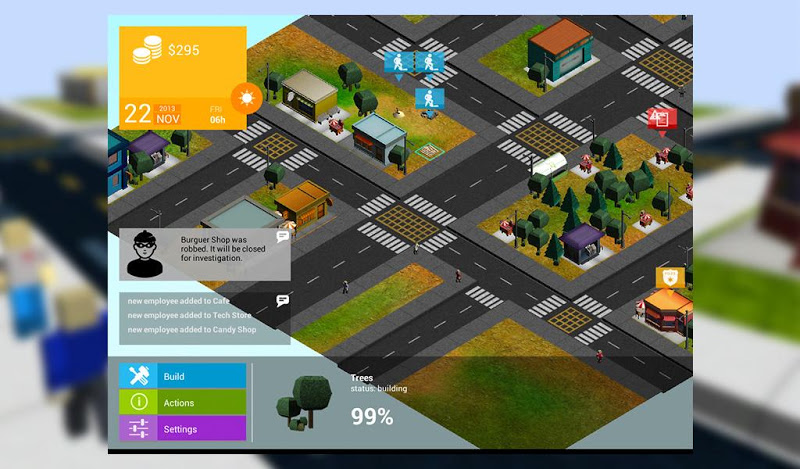The width and height of the screenshot is (800, 469).
Task: Click the coin stack money icon
Action: coord(149,50)
